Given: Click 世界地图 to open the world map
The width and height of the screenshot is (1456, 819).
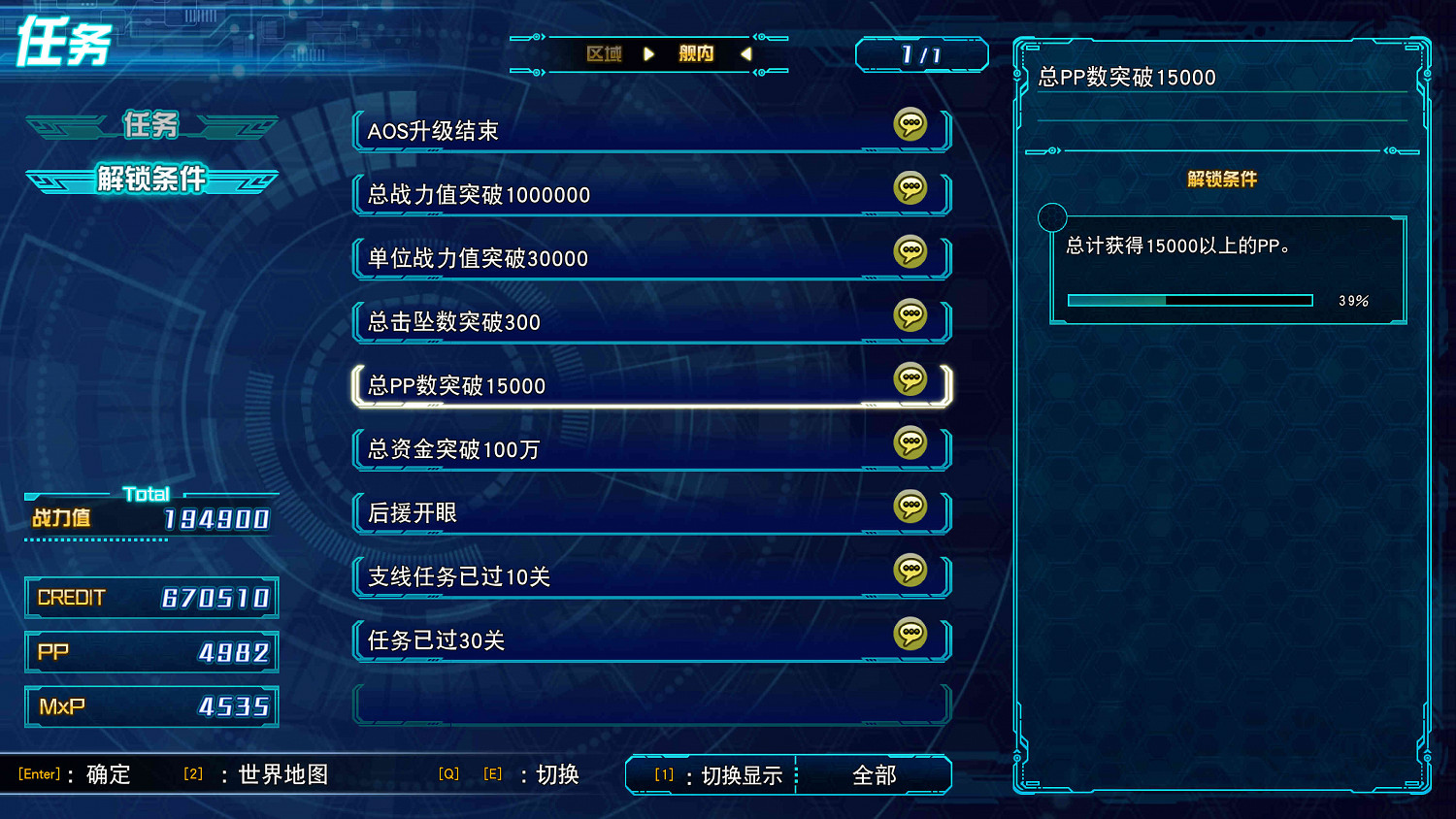Looking at the screenshot, I should point(282,774).
